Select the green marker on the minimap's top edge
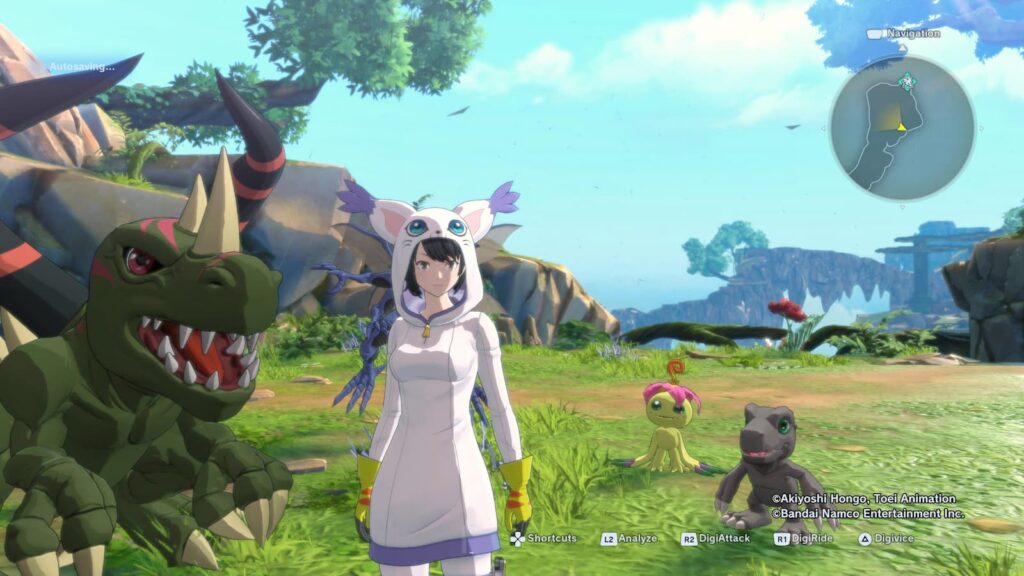1024x576 pixels. pyautogui.click(x=907, y=80)
